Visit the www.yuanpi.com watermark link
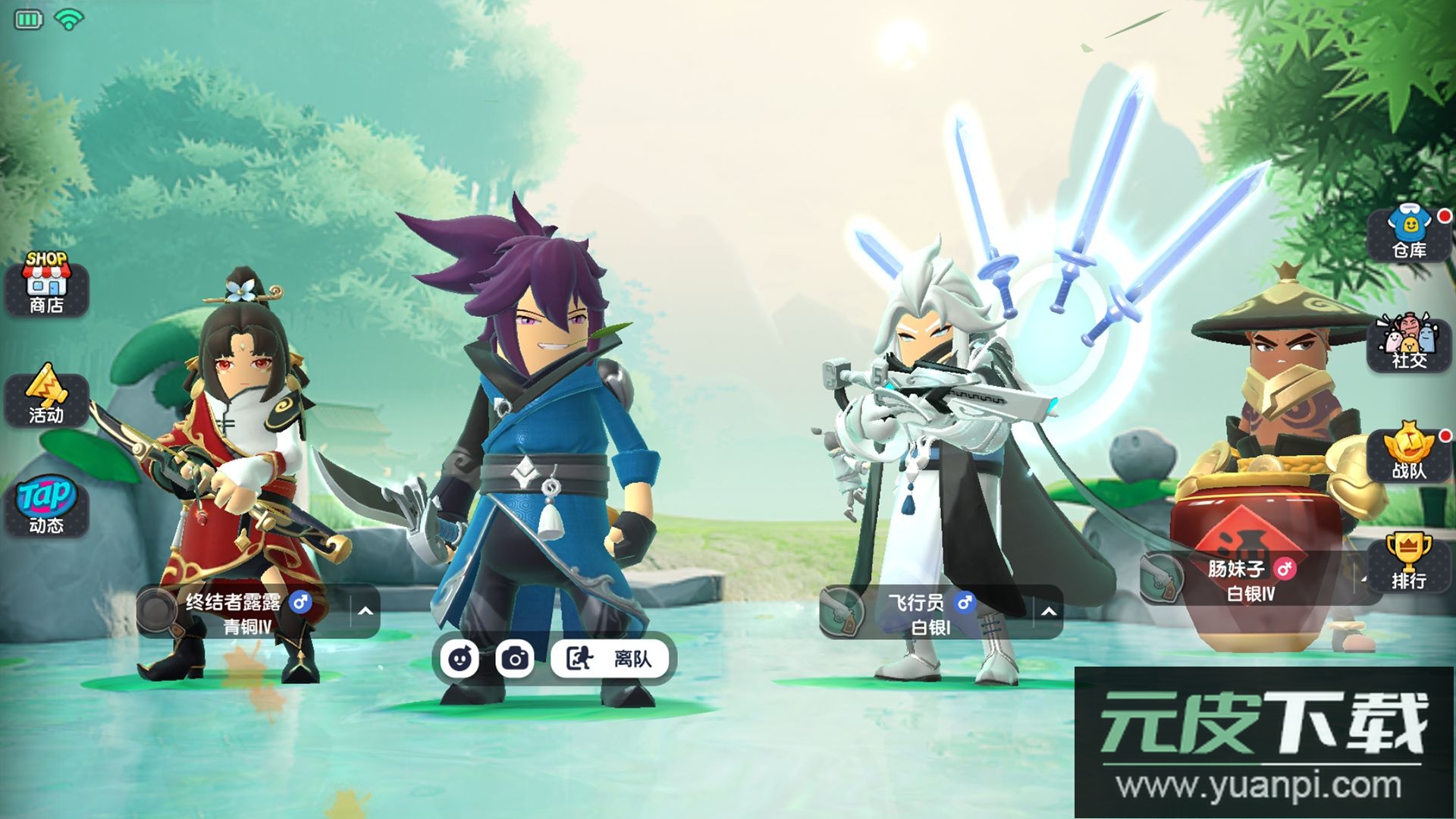1456x819 pixels. 1259,786
